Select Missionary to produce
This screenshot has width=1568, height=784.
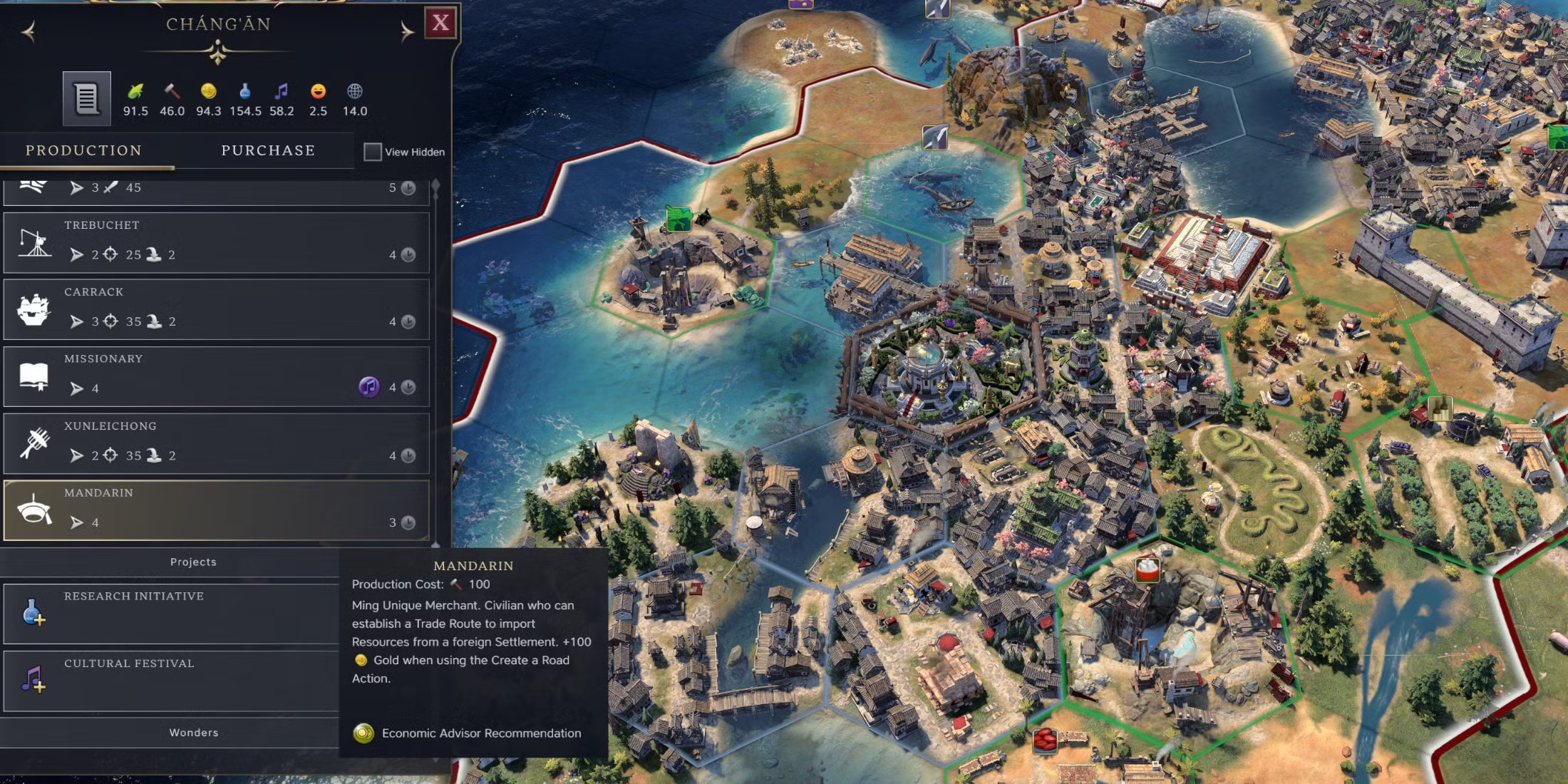[216, 376]
